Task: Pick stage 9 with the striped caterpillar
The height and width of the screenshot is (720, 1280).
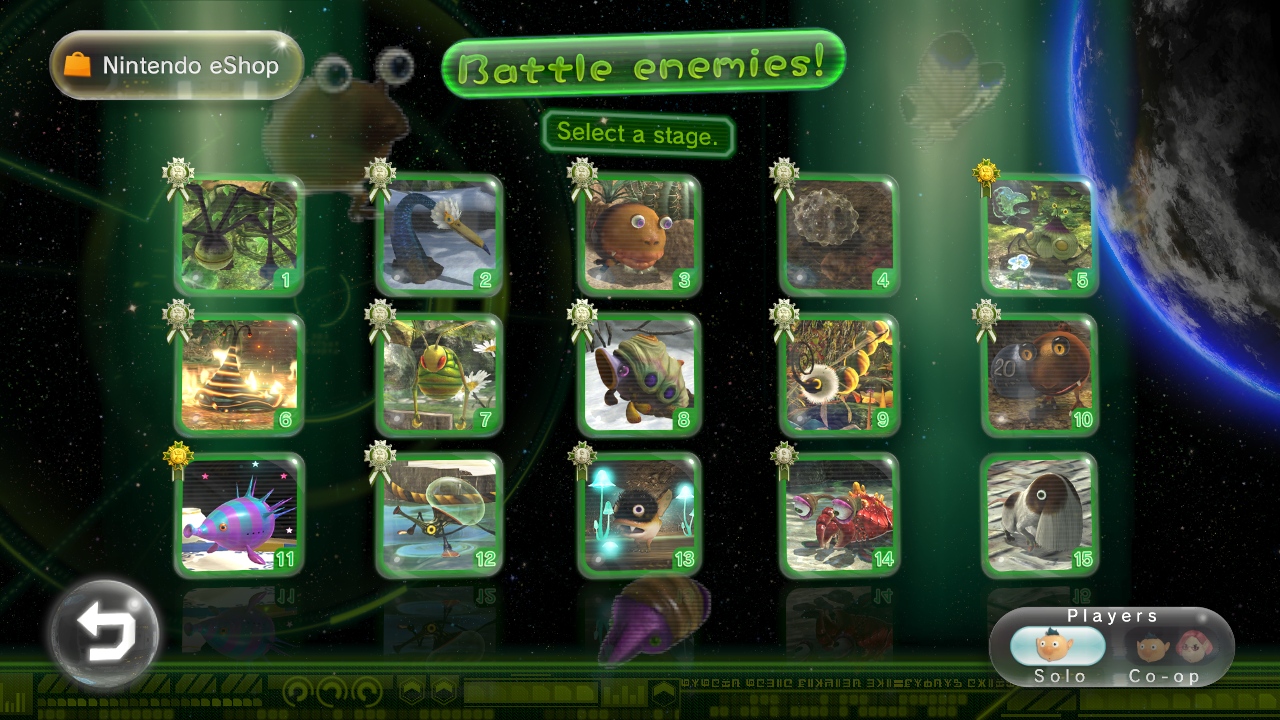Action: coord(839,375)
